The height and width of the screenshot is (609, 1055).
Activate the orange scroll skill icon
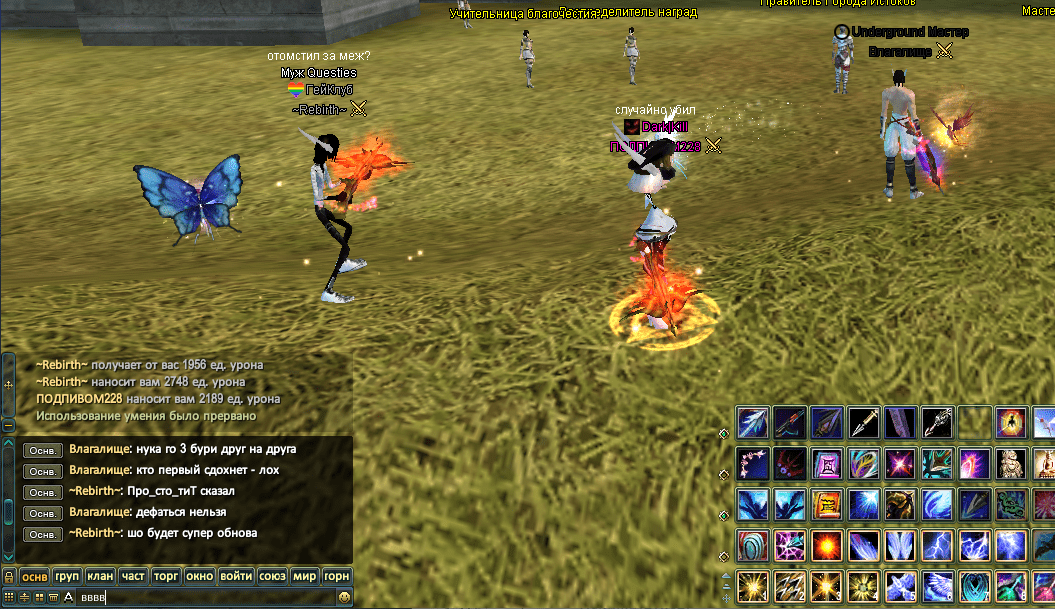pos(827,505)
